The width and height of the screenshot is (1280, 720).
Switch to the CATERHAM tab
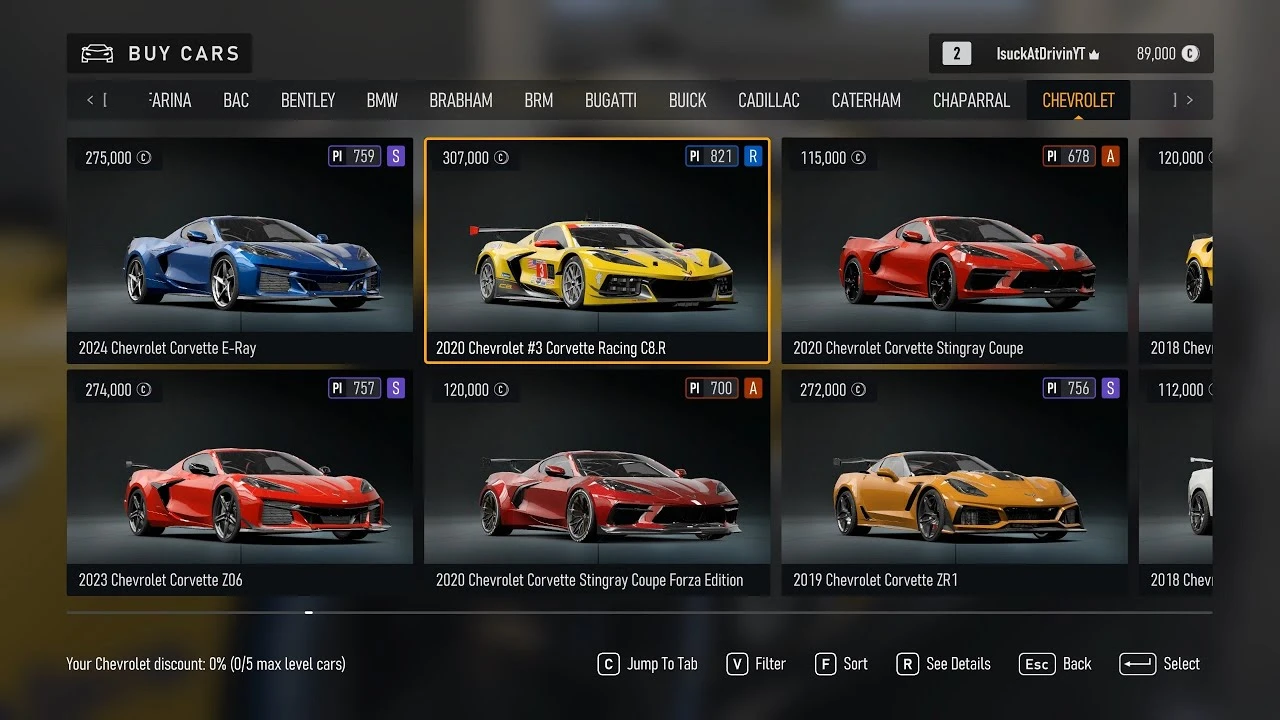tap(866, 100)
